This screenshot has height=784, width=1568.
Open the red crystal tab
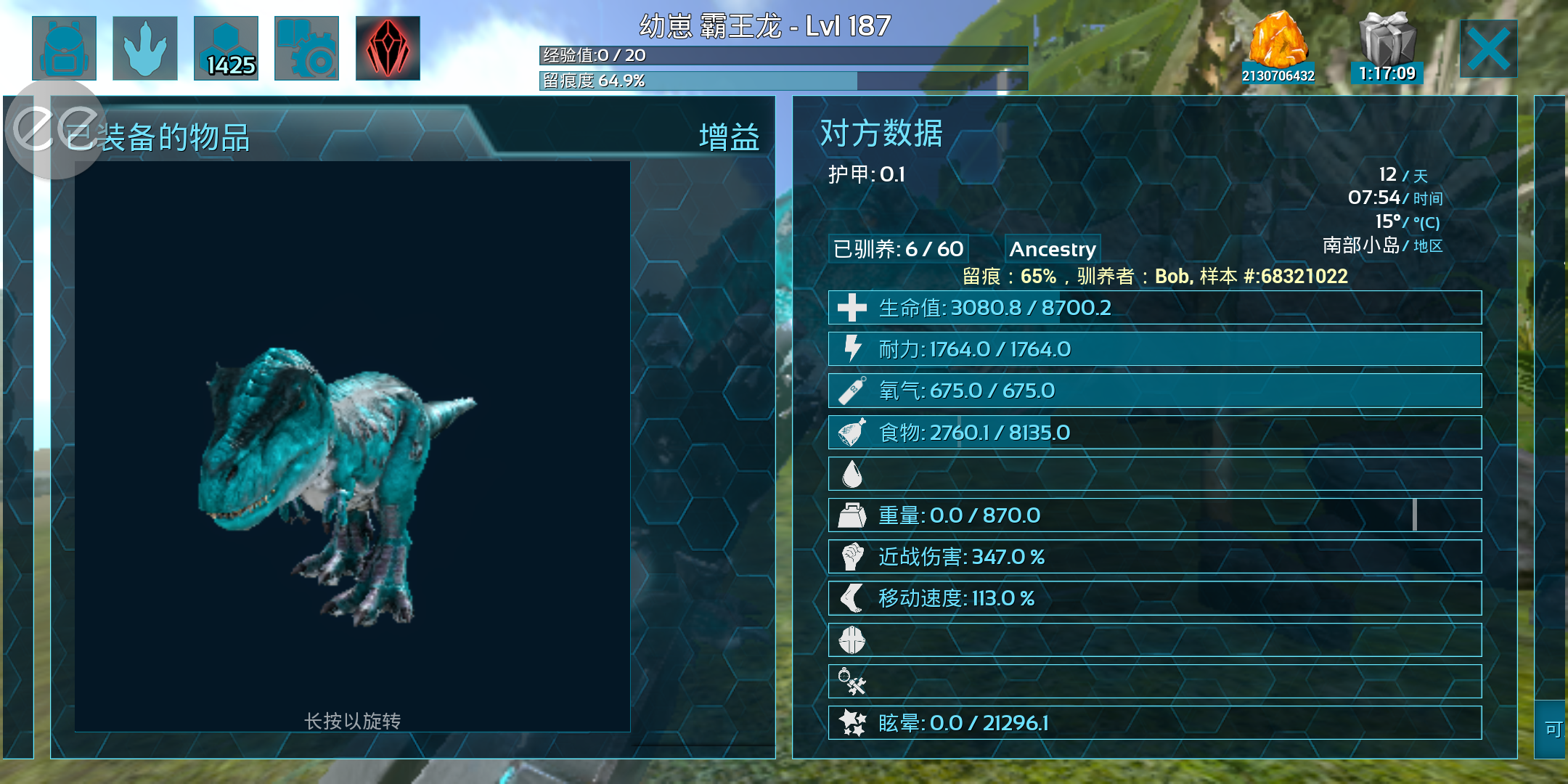click(x=388, y=48)
